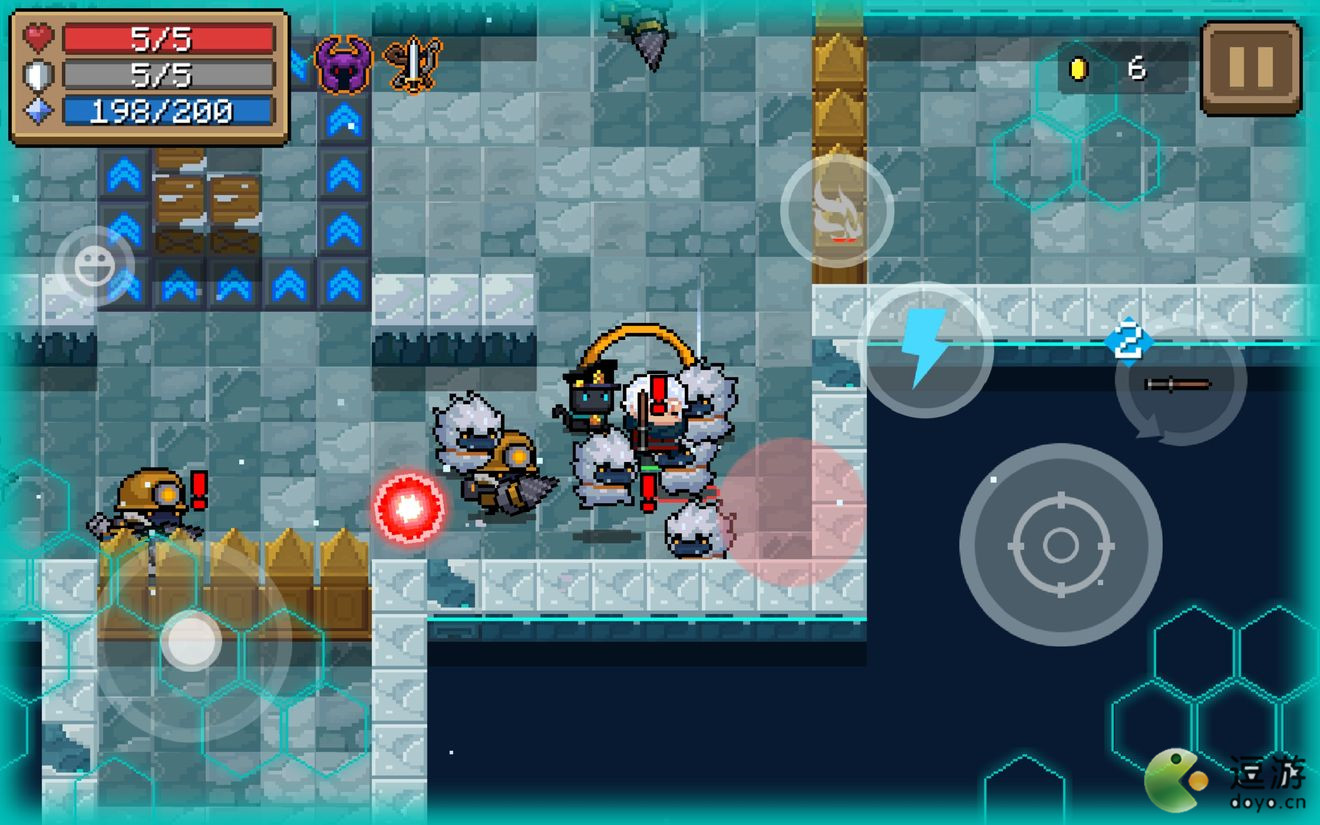The image size is (1320, 825).
Task: Open the smiley emote button
Action: pyautogui.click(x=94, y=266)
